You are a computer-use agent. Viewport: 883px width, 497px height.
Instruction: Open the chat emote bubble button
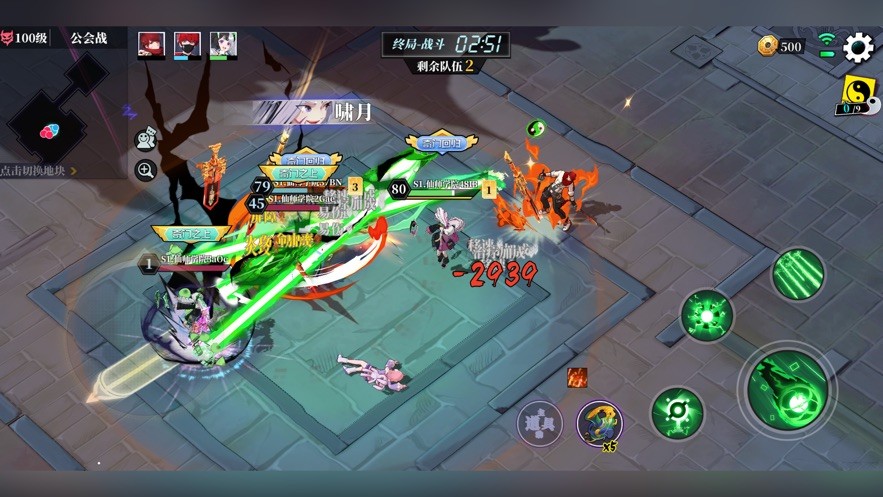(x=146, y=140)
